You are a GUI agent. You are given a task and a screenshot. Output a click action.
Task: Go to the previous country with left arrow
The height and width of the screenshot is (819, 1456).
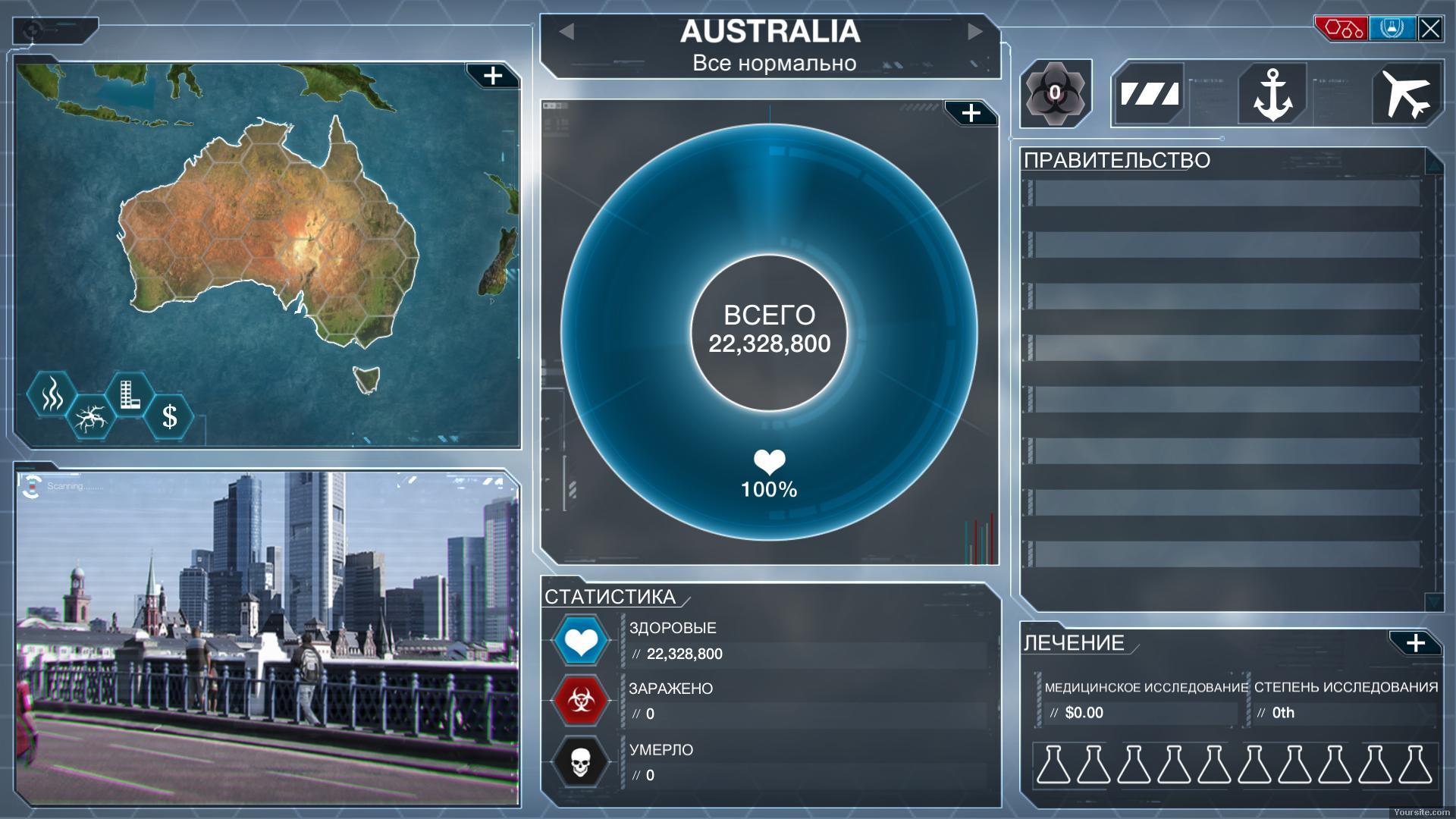[566, 31]
